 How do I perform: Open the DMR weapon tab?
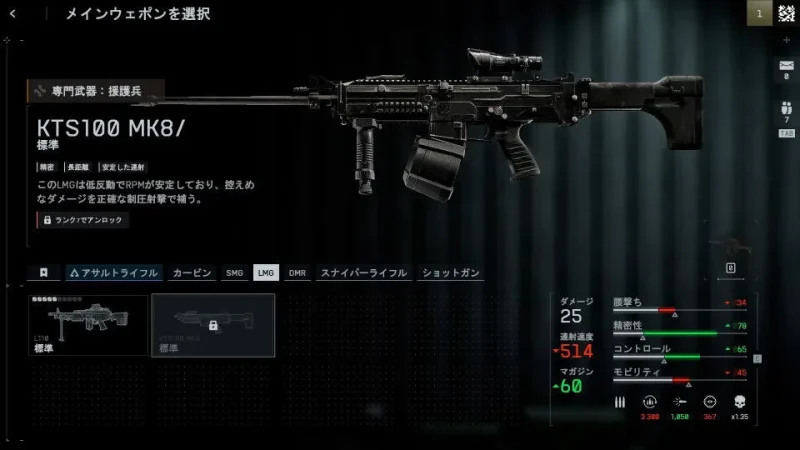coord(297,272)
